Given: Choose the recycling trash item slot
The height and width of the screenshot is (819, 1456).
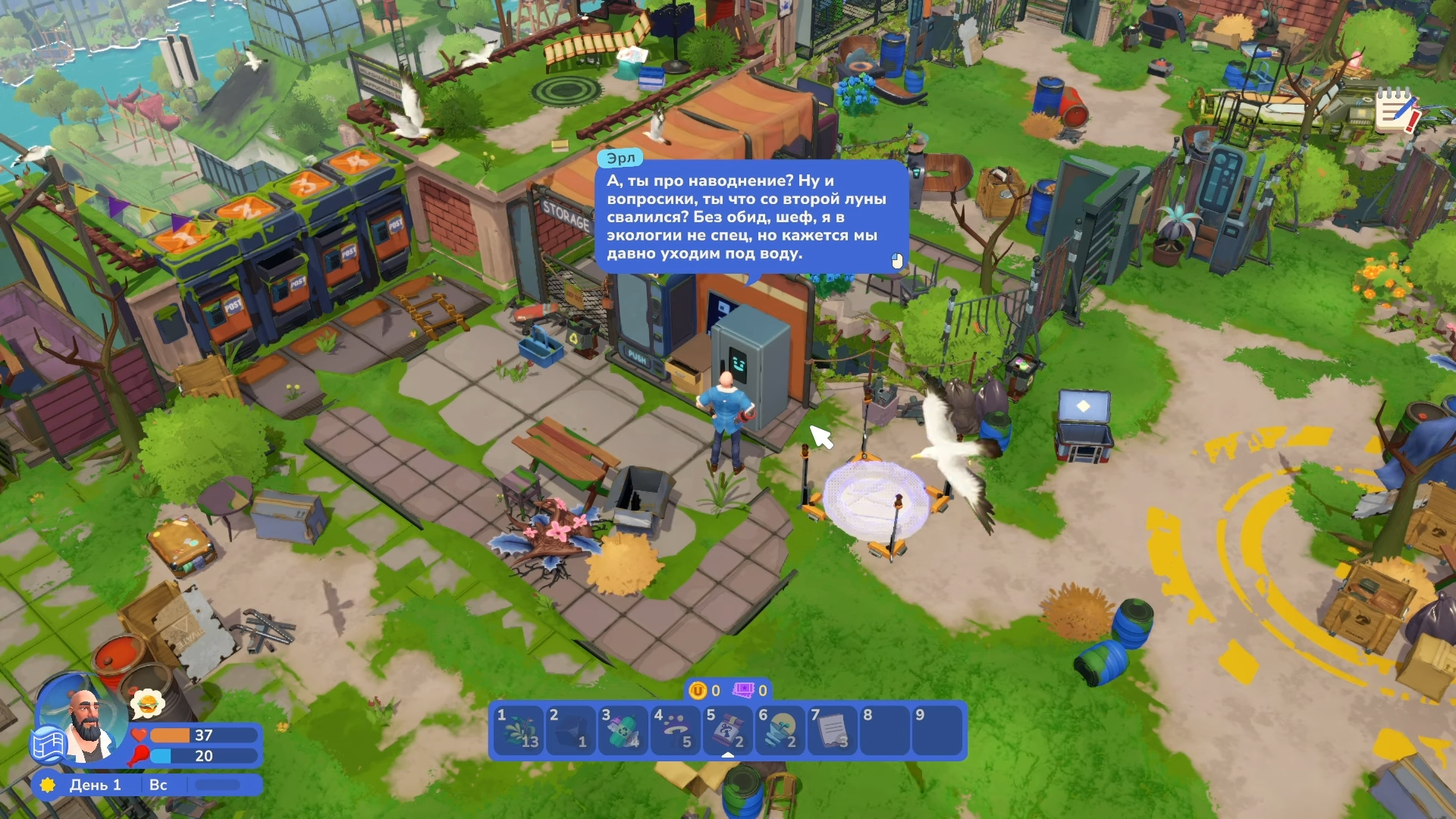Looking at the screenshot, I should (624, 731).
